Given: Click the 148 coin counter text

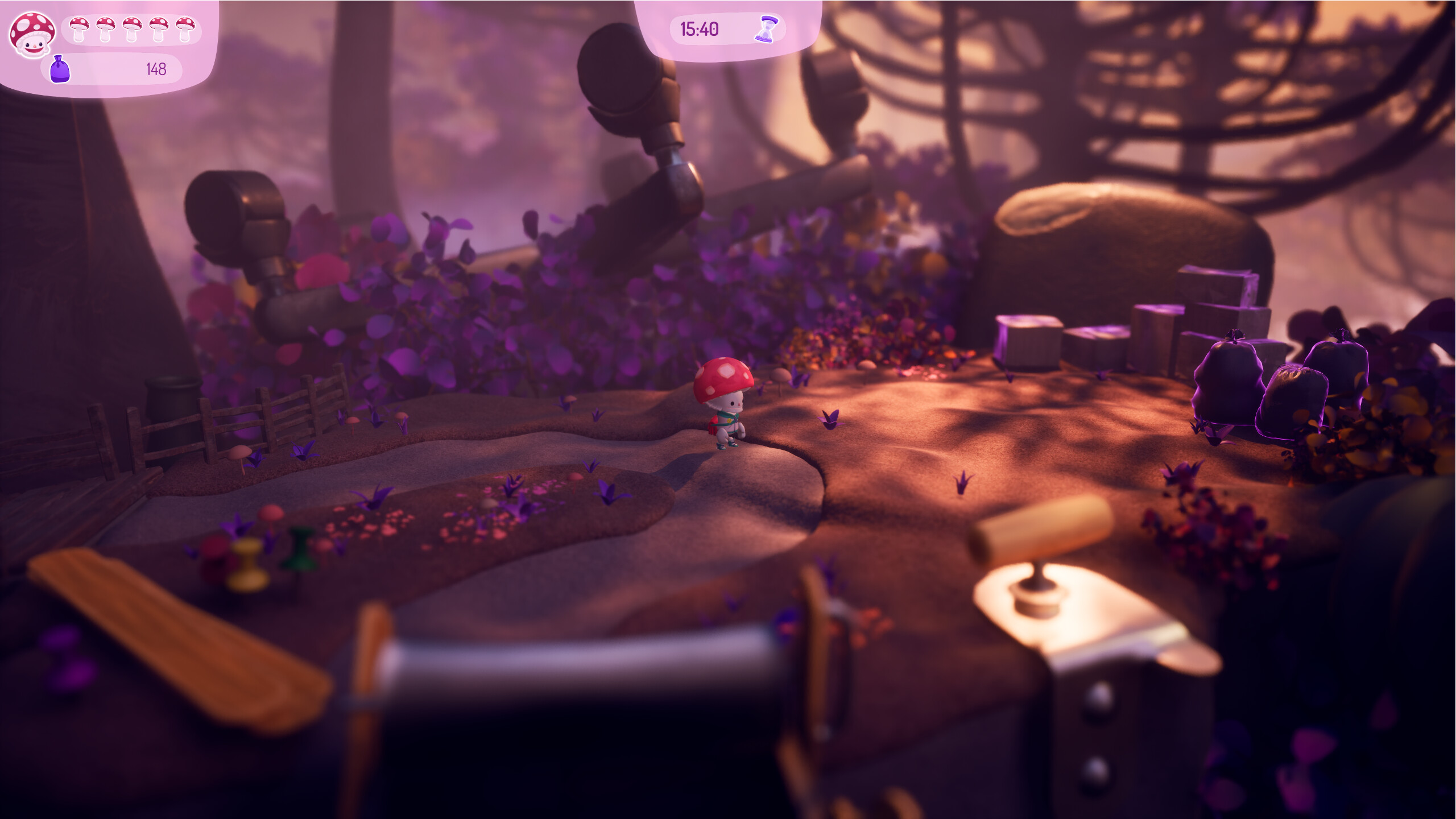Looking at the screenshot, I should [x=155, y=68].
